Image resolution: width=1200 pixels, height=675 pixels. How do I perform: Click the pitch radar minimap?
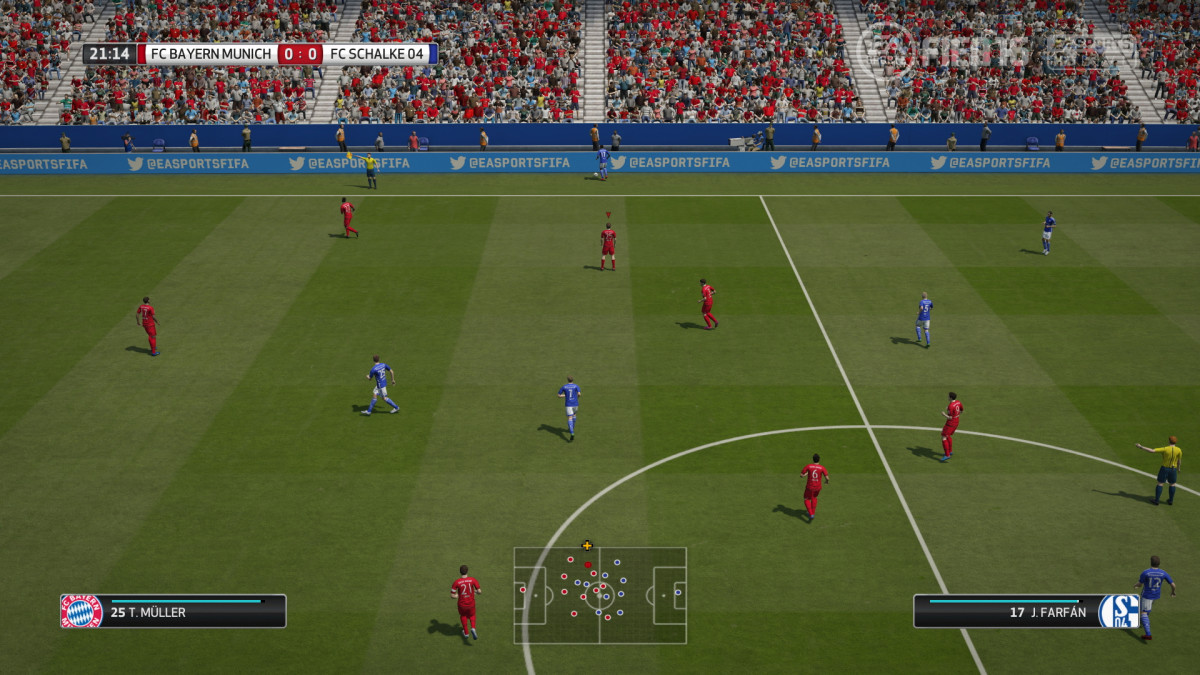(600, 595)
